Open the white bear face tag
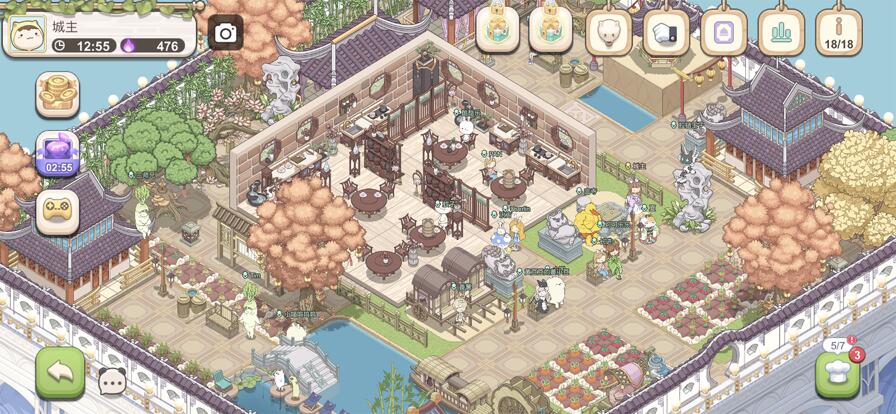Viewport: 896px width, 414px height. coord(608,32)
